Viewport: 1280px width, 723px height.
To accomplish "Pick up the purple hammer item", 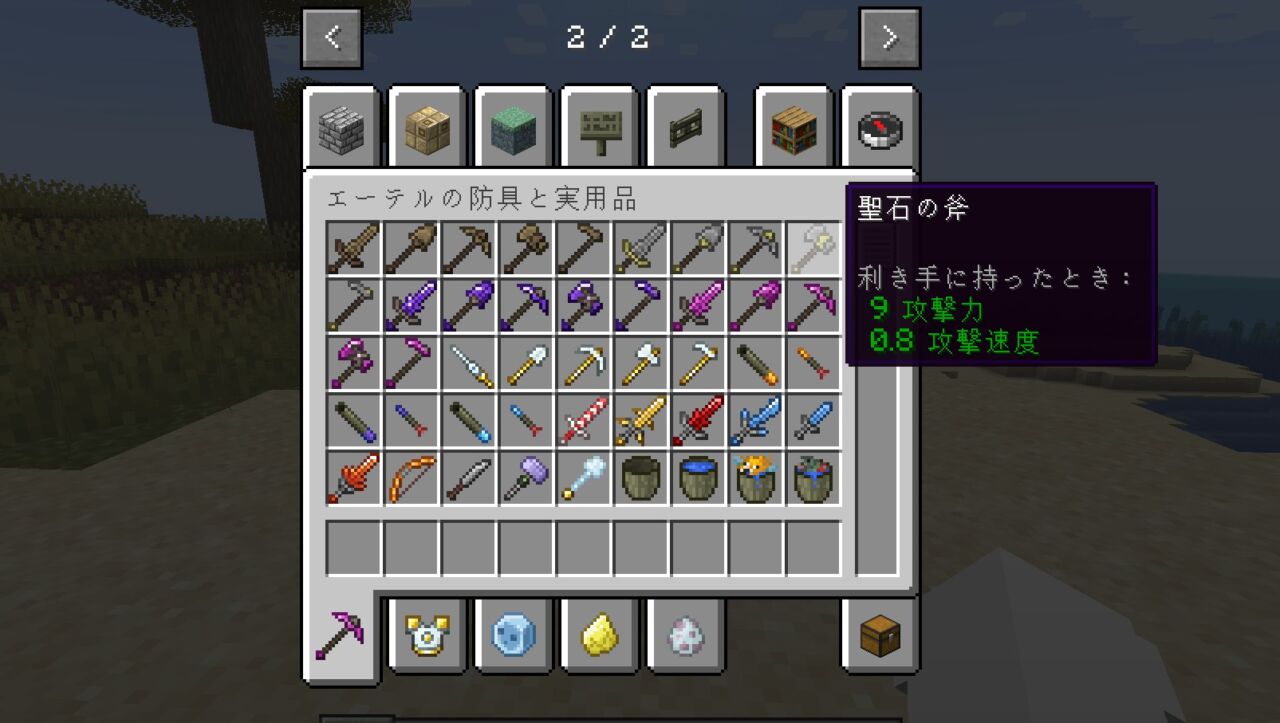I will coord(524,477).
